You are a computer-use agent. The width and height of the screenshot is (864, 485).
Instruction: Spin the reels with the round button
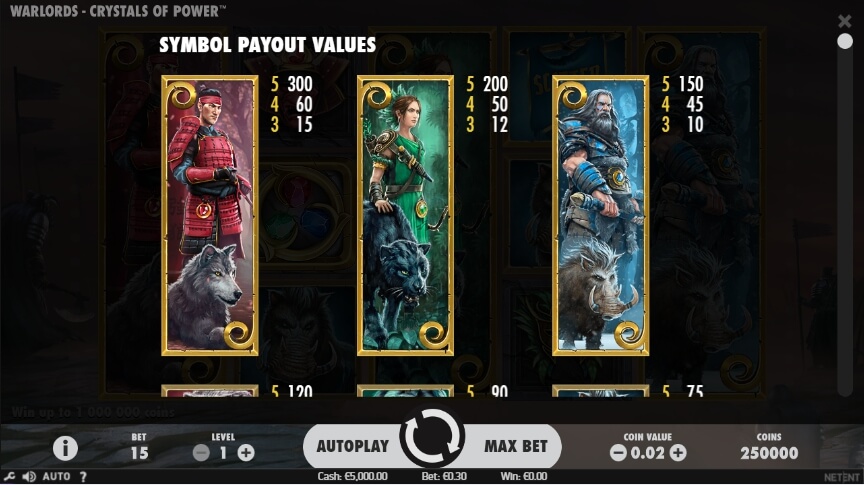(432, 439)
